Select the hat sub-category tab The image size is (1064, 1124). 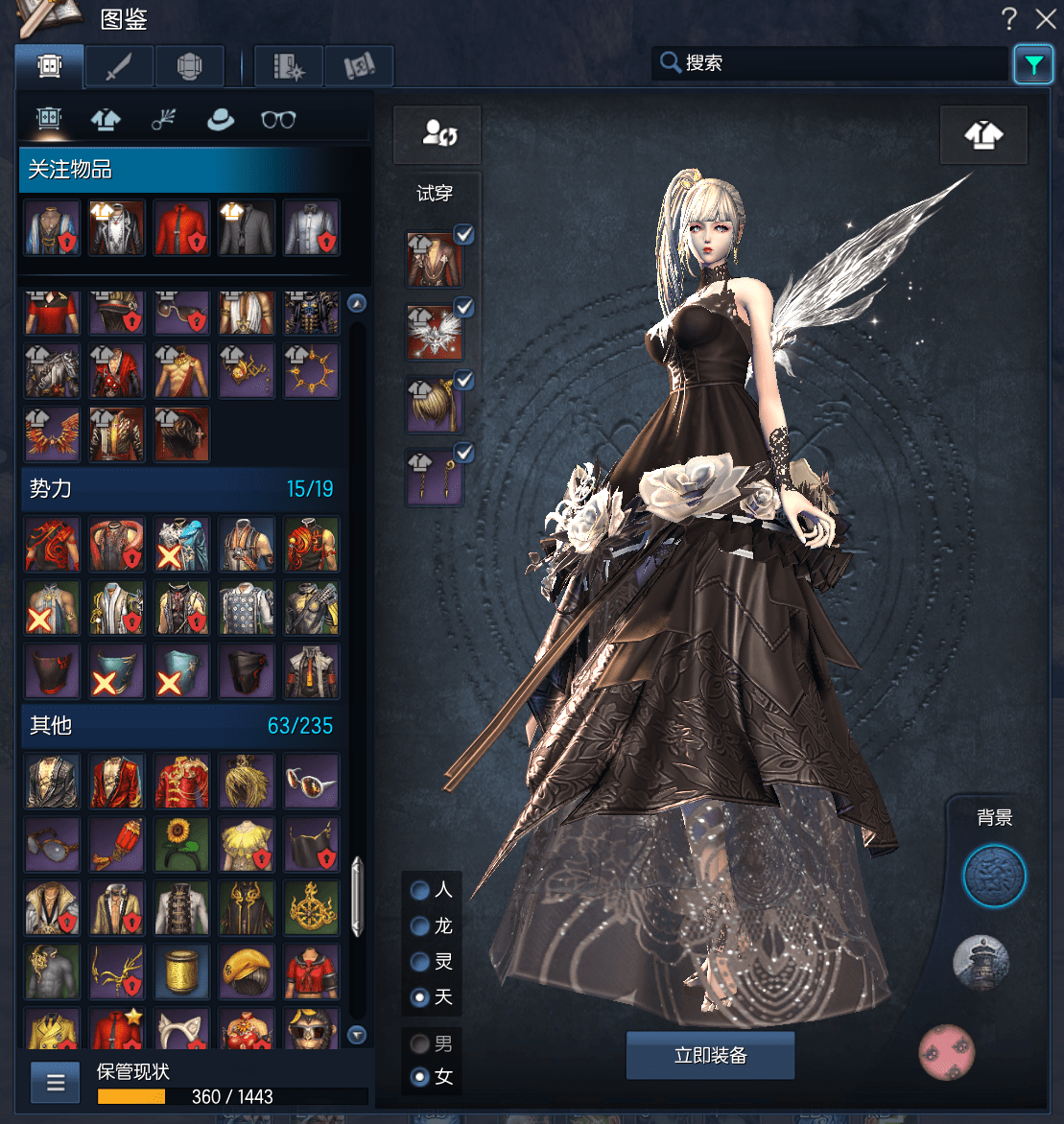point(221,120)
